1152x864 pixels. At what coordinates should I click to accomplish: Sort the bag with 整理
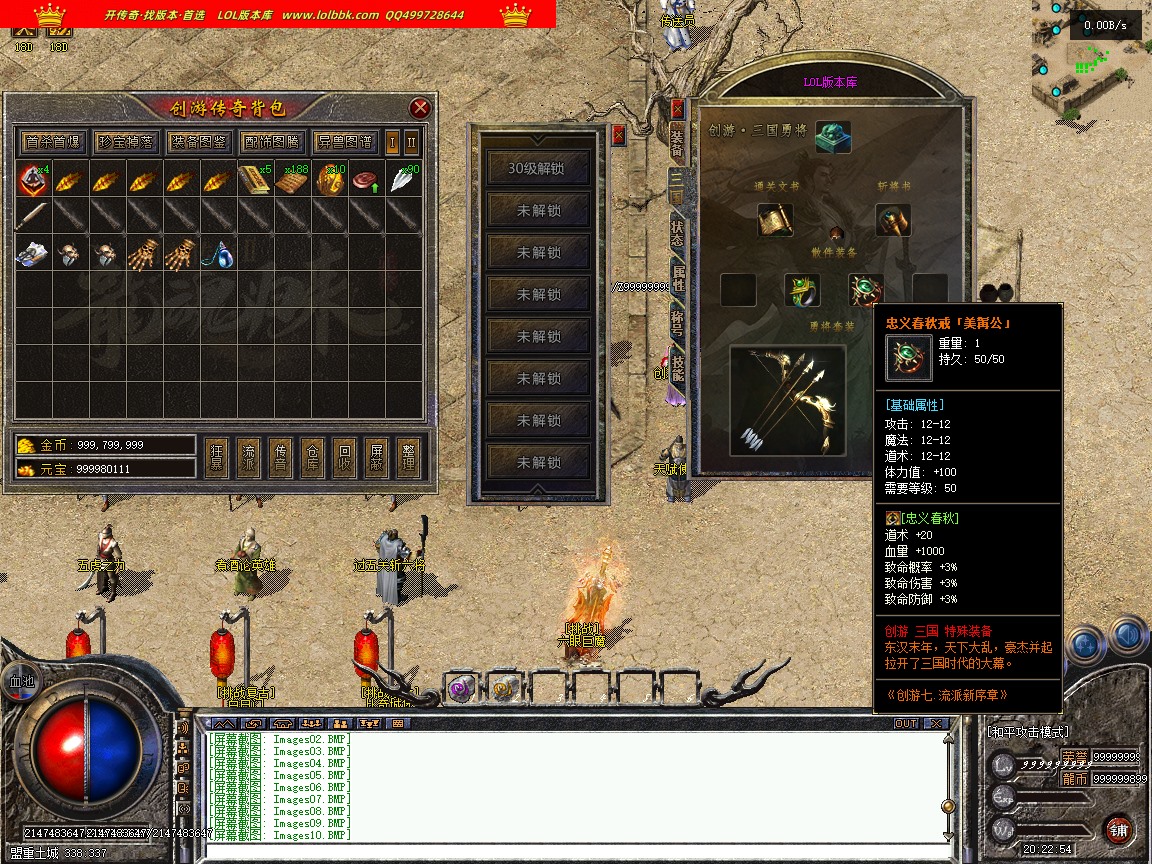(408, 458)
